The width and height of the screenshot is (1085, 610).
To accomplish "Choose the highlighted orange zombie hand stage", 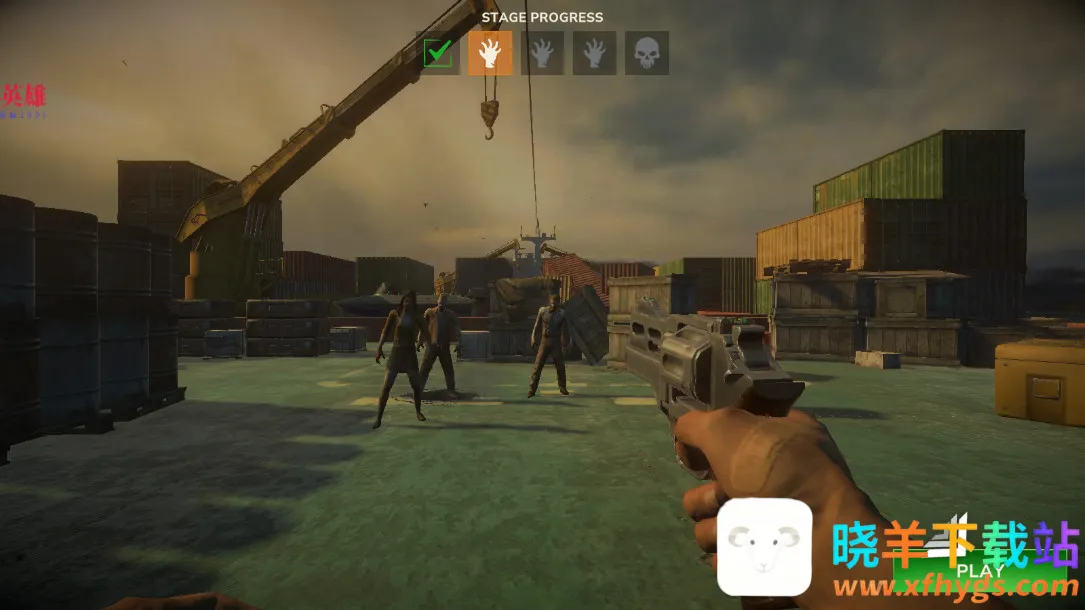I will pos(490,53).
